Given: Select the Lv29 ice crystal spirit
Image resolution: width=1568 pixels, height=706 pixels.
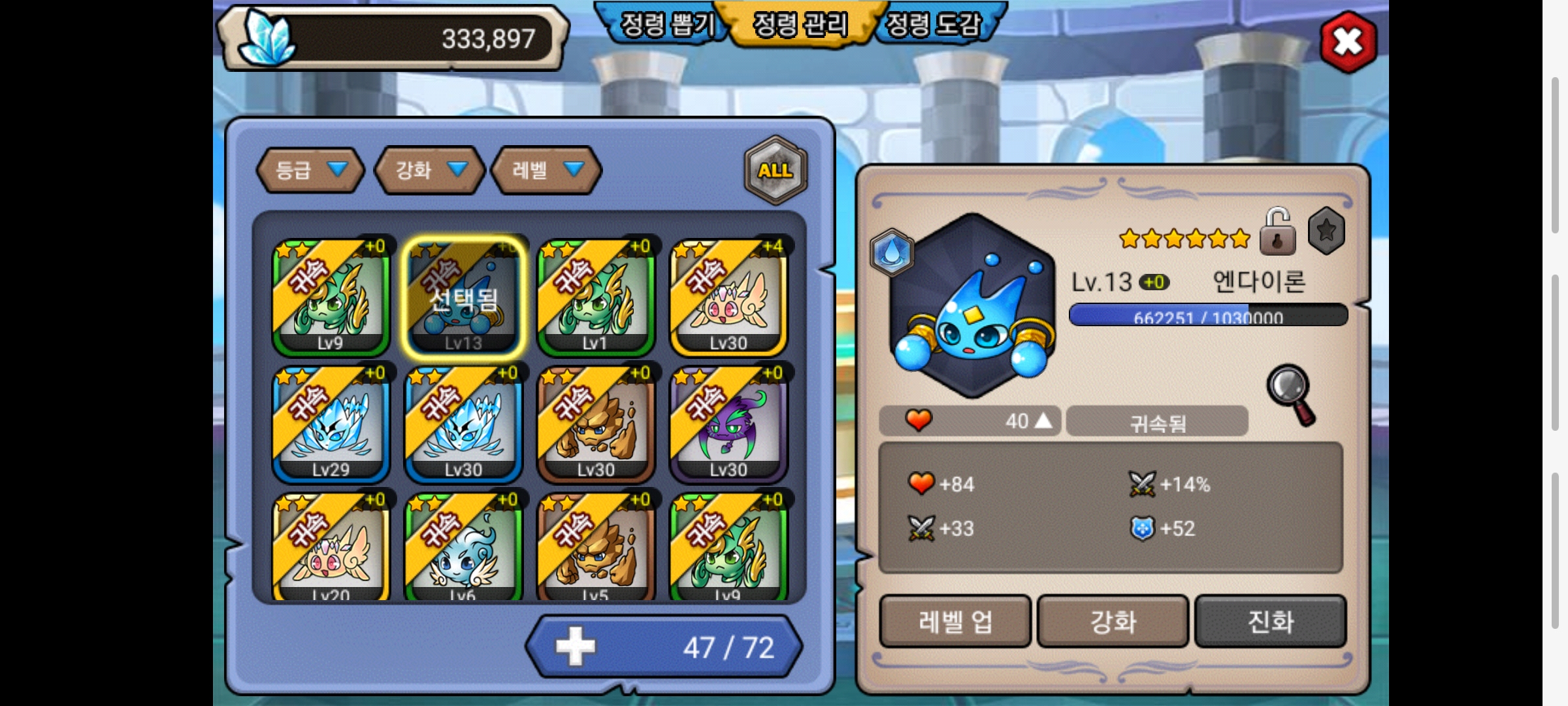Looking at the screenshot, I should tap(331, 424).
